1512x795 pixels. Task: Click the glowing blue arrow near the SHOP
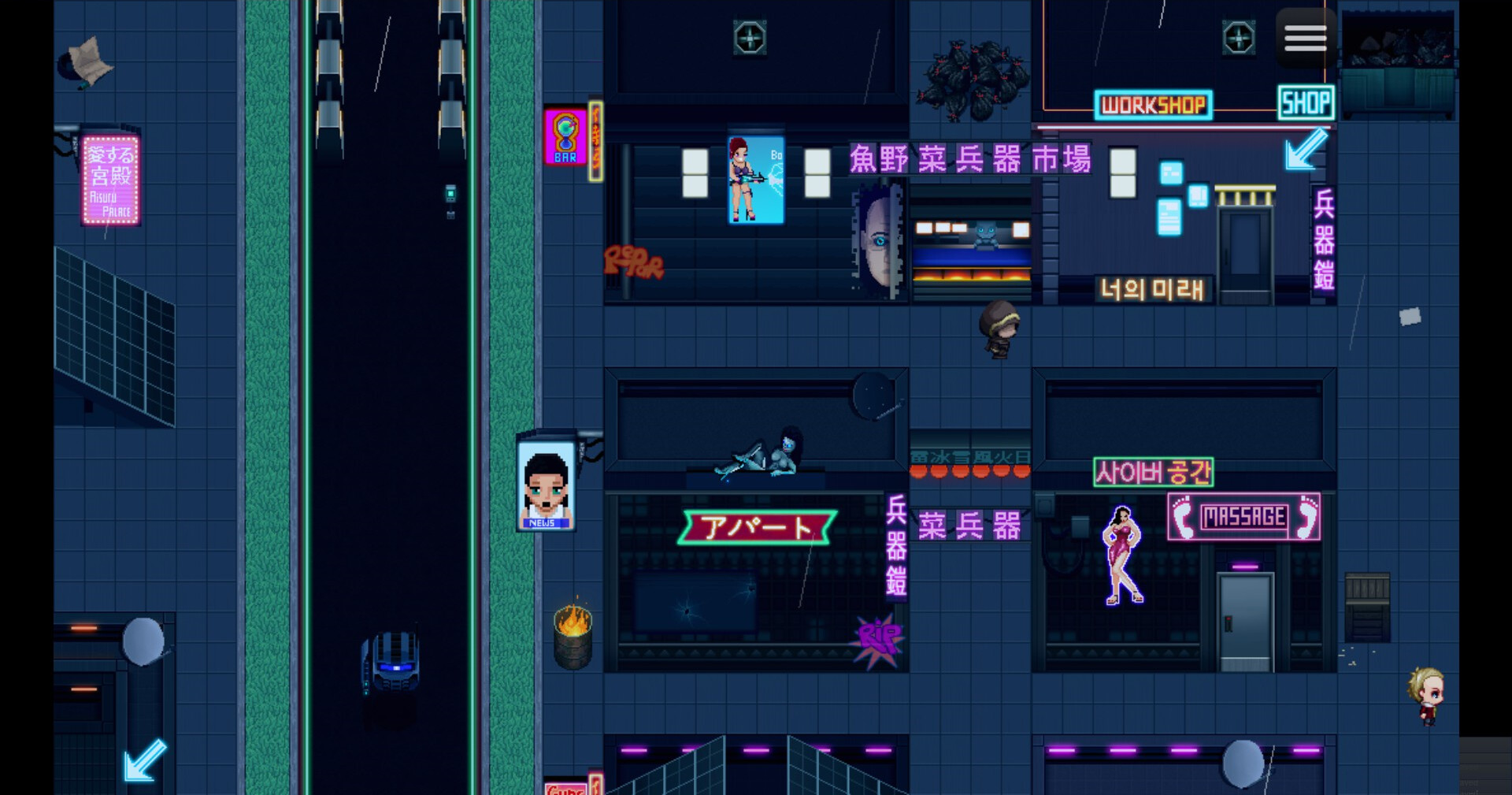1303,151
